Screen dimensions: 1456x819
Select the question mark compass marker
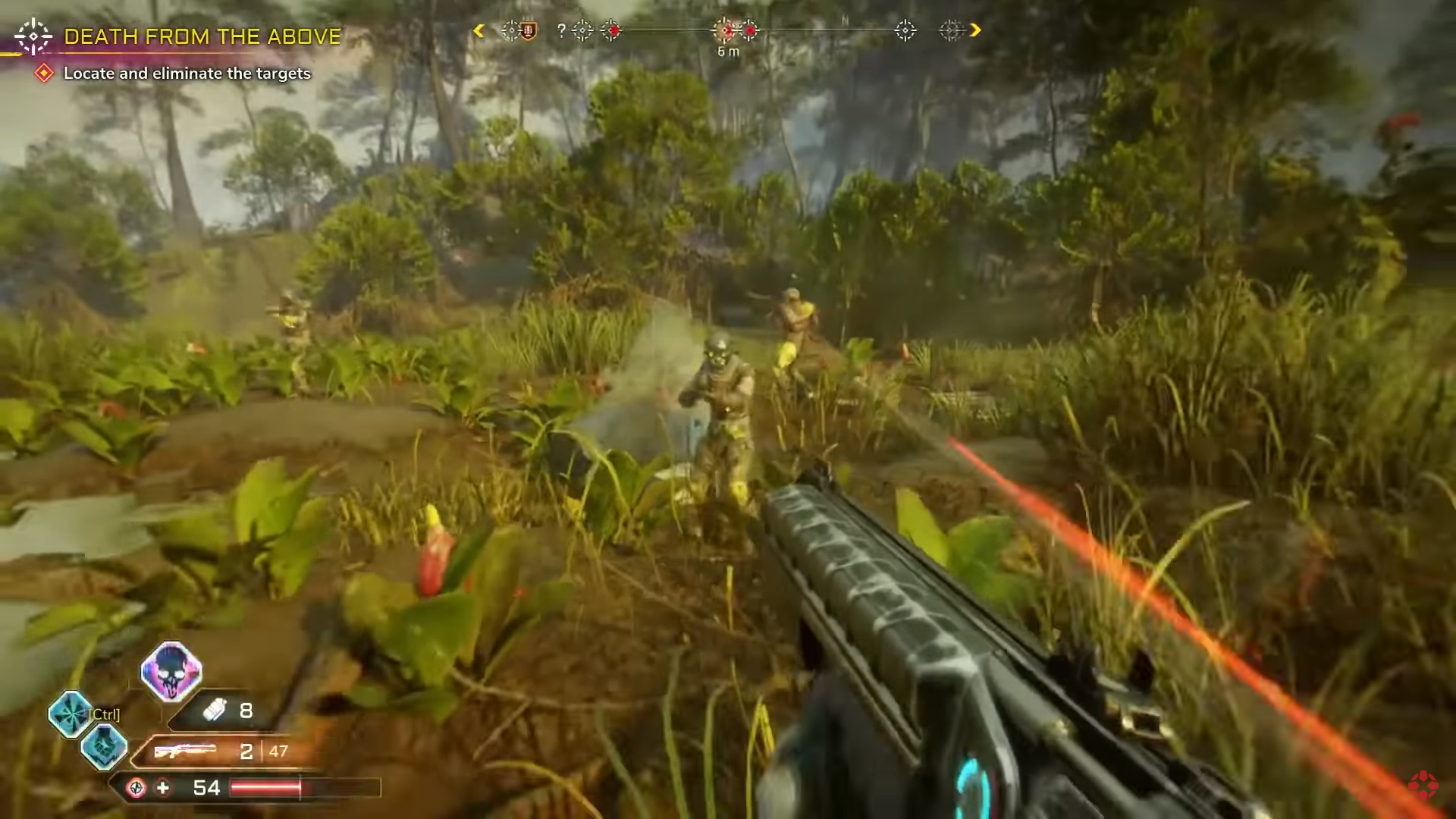561,30
